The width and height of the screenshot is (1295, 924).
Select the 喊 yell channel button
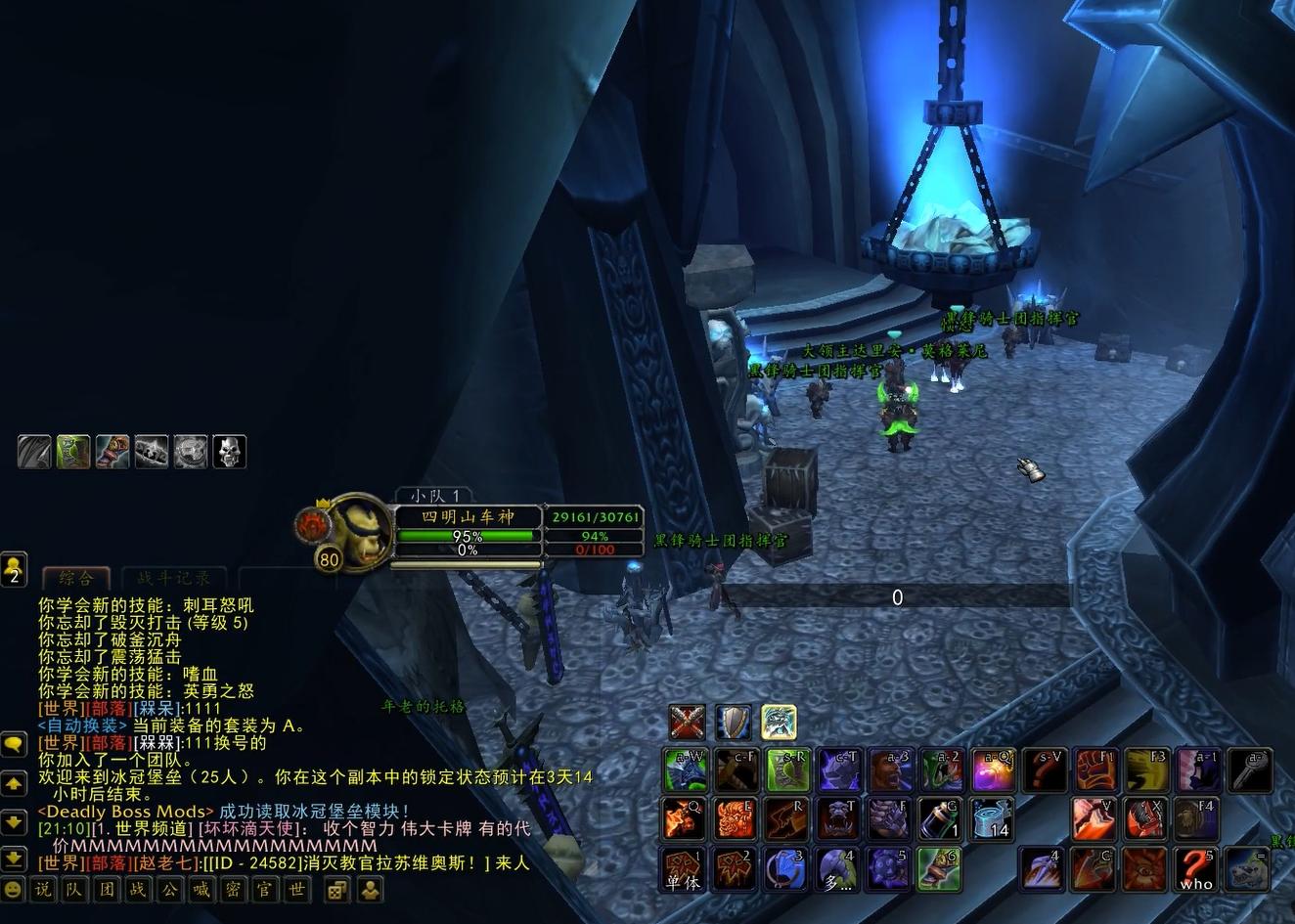(x=201, y=890)
